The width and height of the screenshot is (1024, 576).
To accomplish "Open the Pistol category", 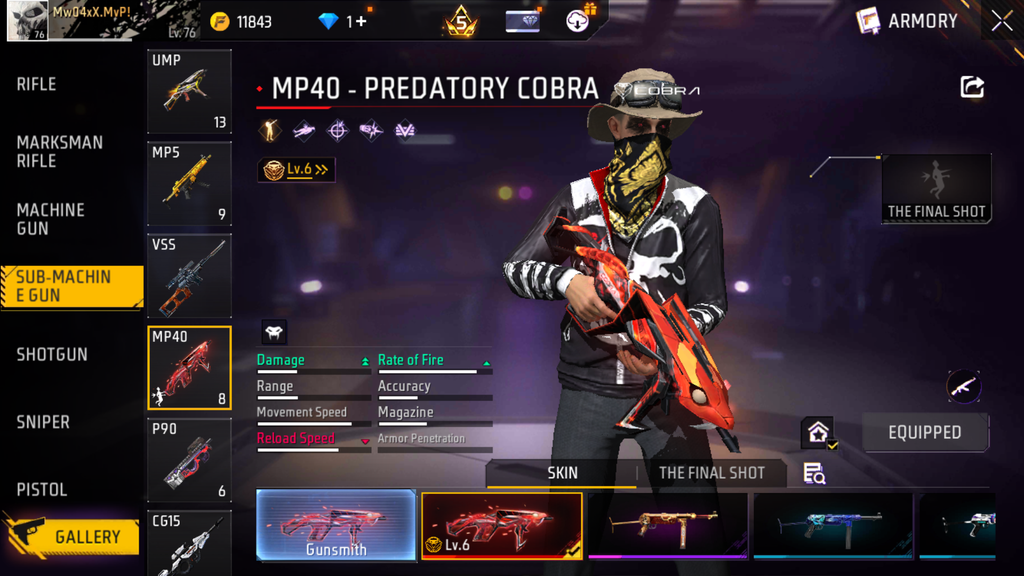I will tap(42, 489).
